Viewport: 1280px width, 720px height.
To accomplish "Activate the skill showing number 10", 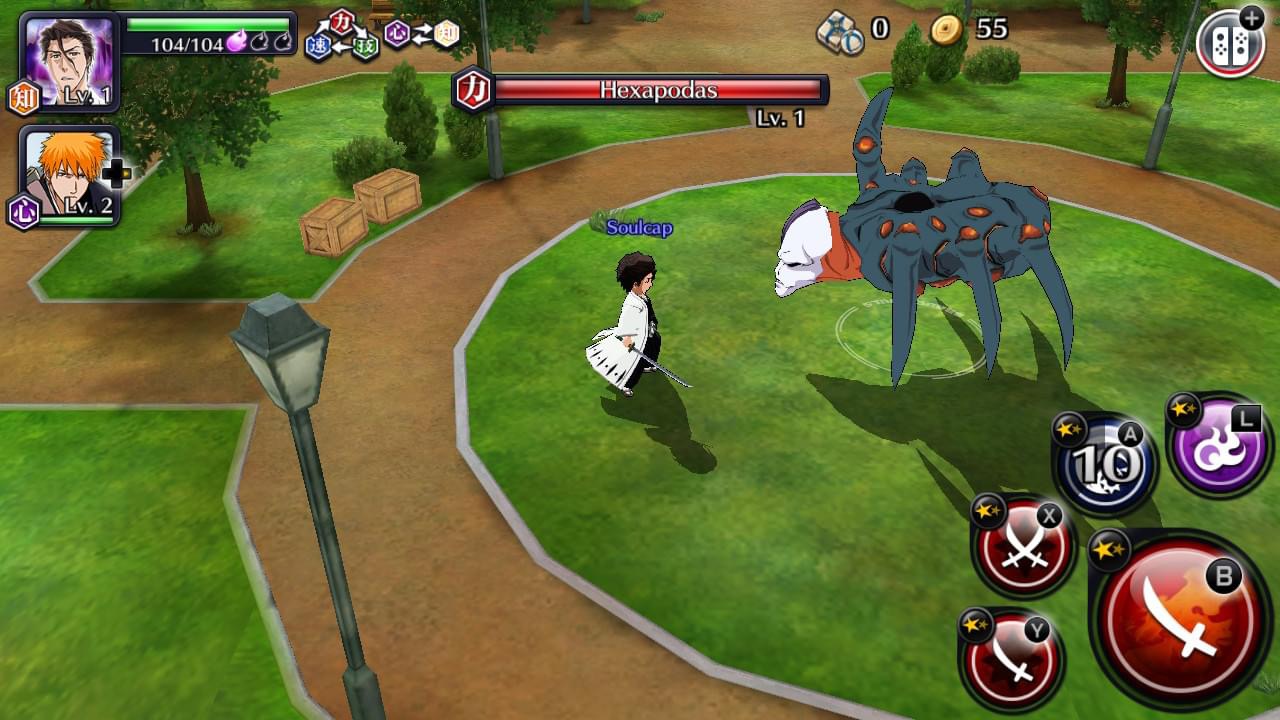I will pos(1105,464).
